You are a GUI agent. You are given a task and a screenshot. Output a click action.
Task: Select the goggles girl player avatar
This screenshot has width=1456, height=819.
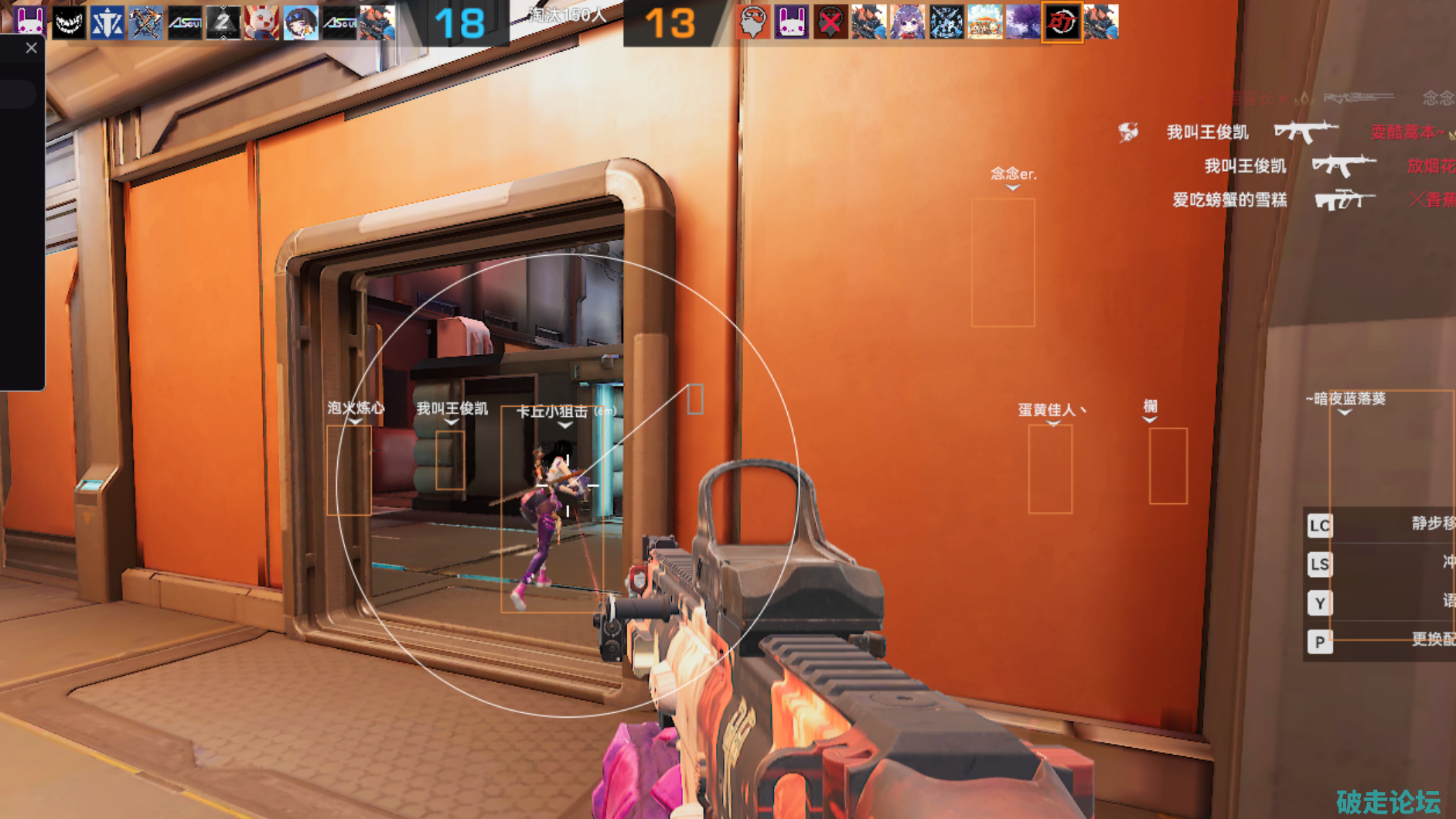point(300,22)
